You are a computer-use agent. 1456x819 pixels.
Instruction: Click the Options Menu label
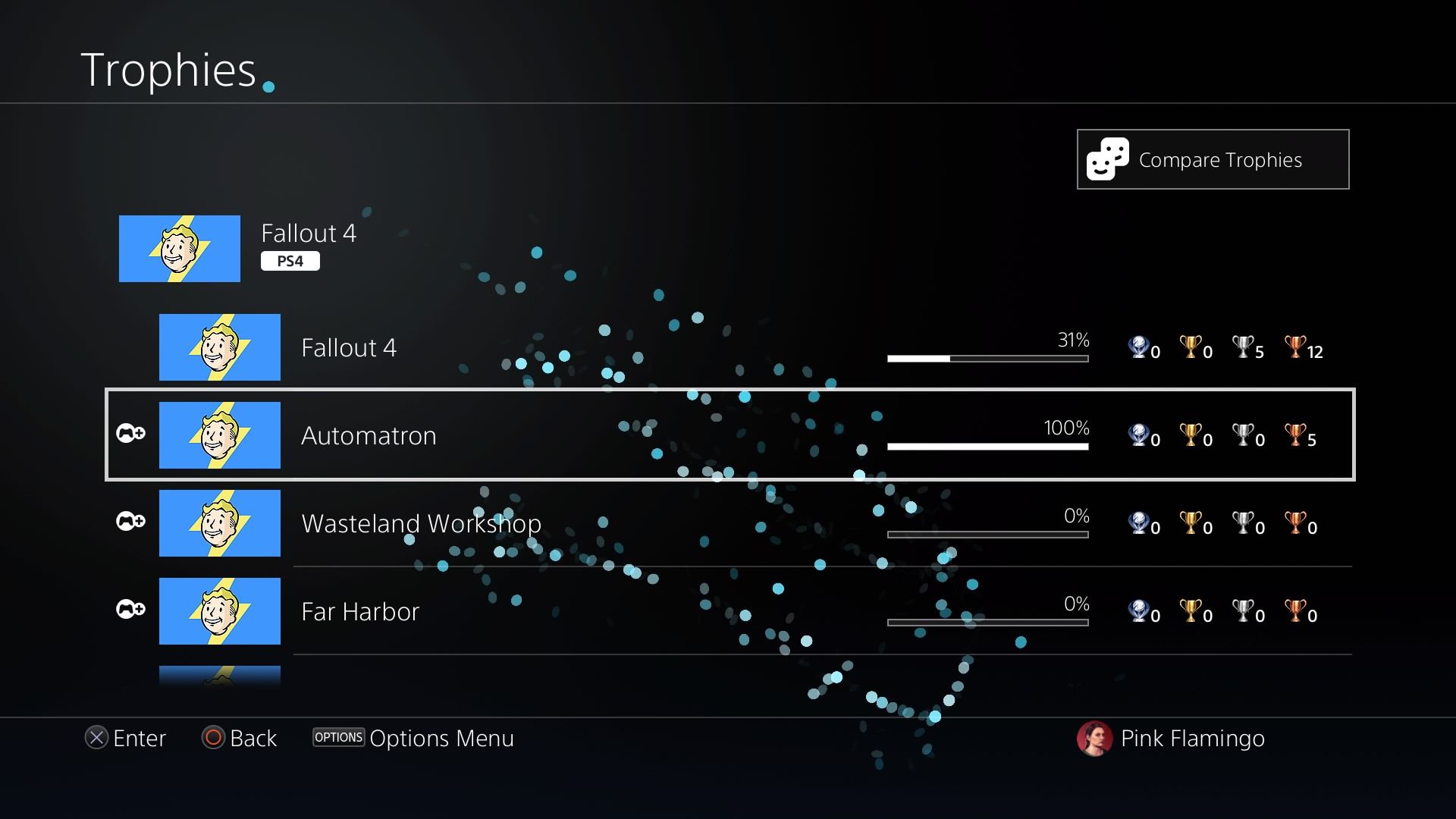(441, 738)
